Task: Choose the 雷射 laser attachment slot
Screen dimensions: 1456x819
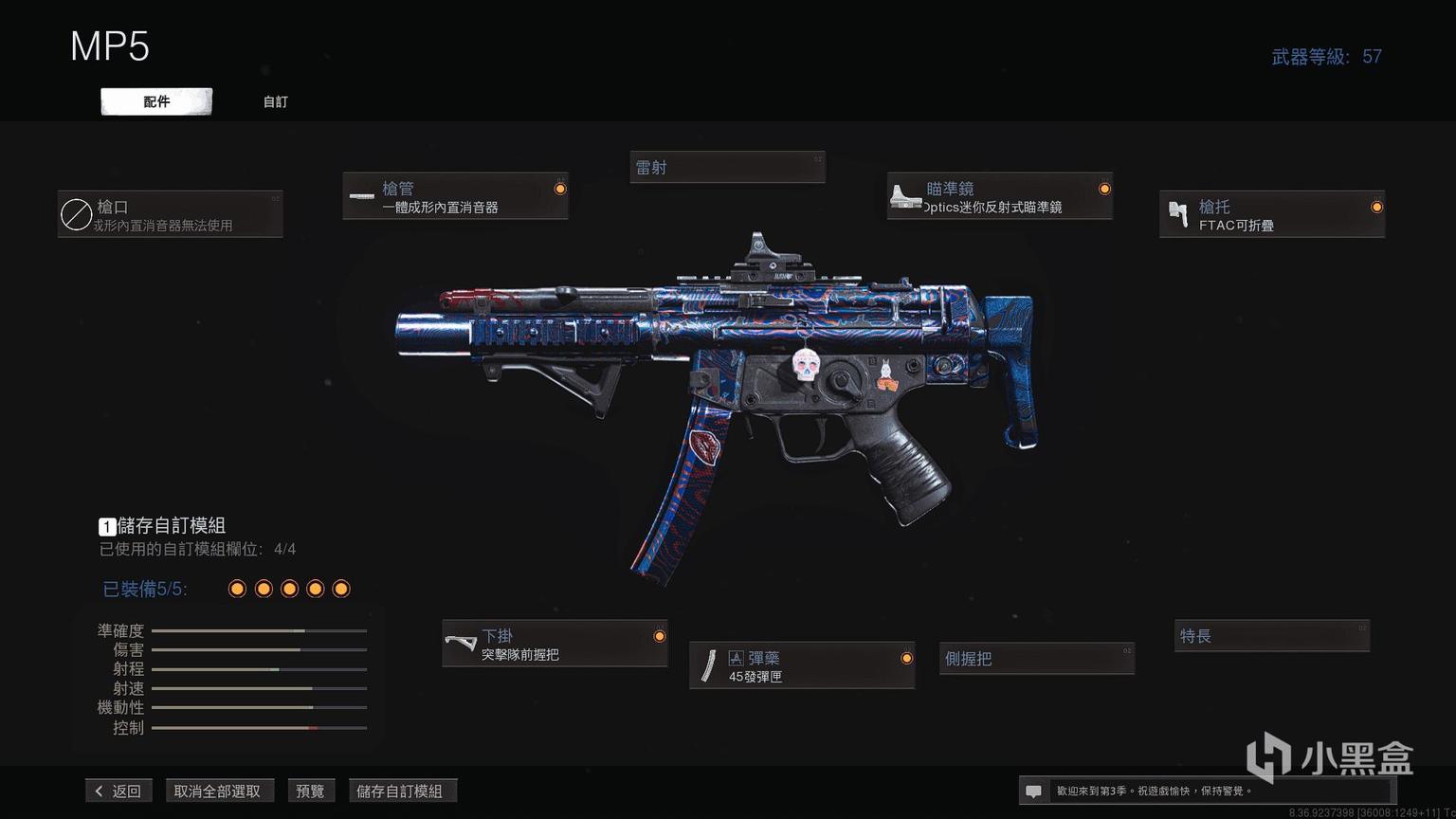Action: click(x=727, y=168)
